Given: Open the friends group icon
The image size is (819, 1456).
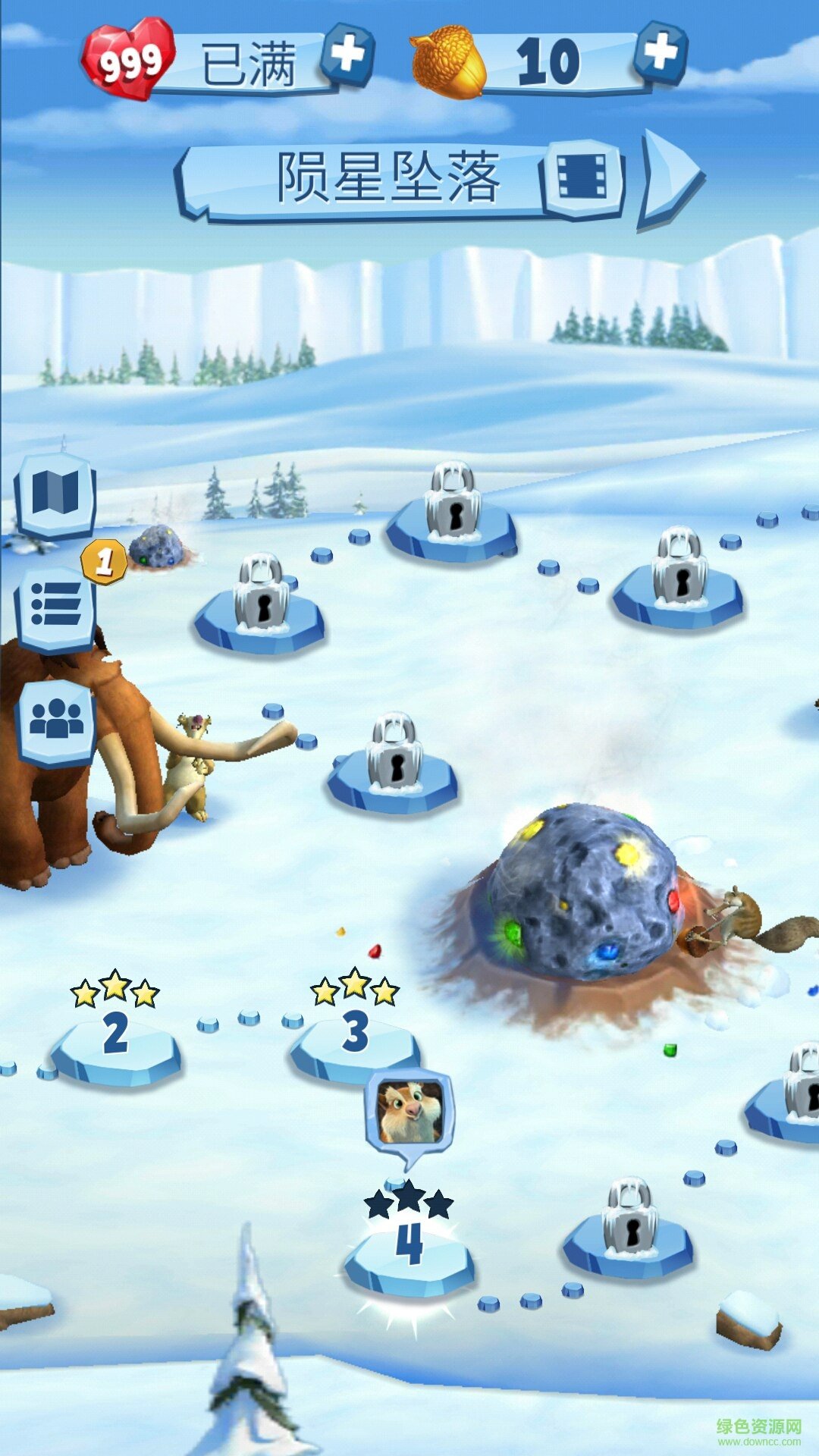Looking at the screenshot, I should click(x=57, y=720).
